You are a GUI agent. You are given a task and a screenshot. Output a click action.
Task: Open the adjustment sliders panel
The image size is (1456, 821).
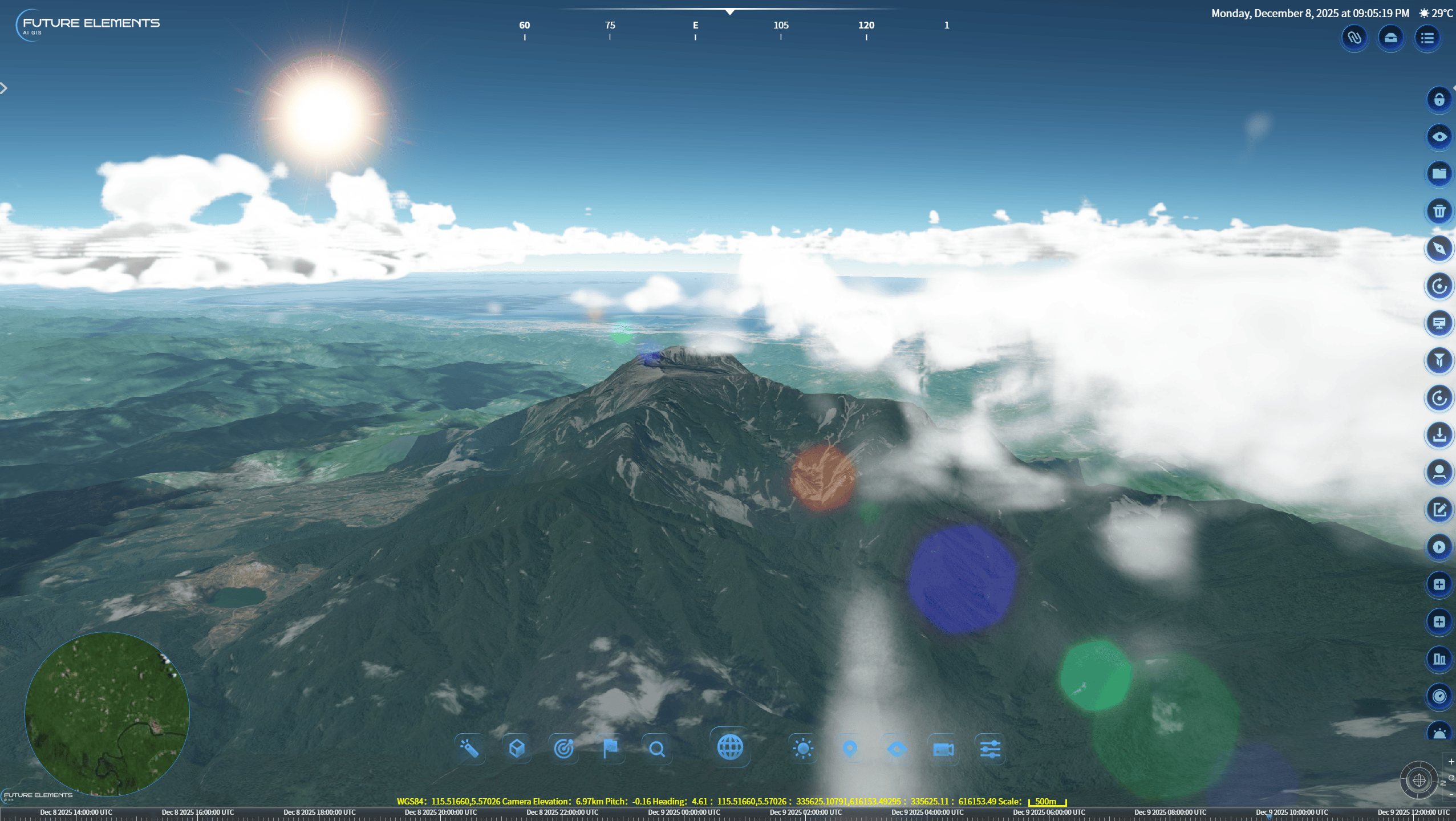click(x=990, y=749)
